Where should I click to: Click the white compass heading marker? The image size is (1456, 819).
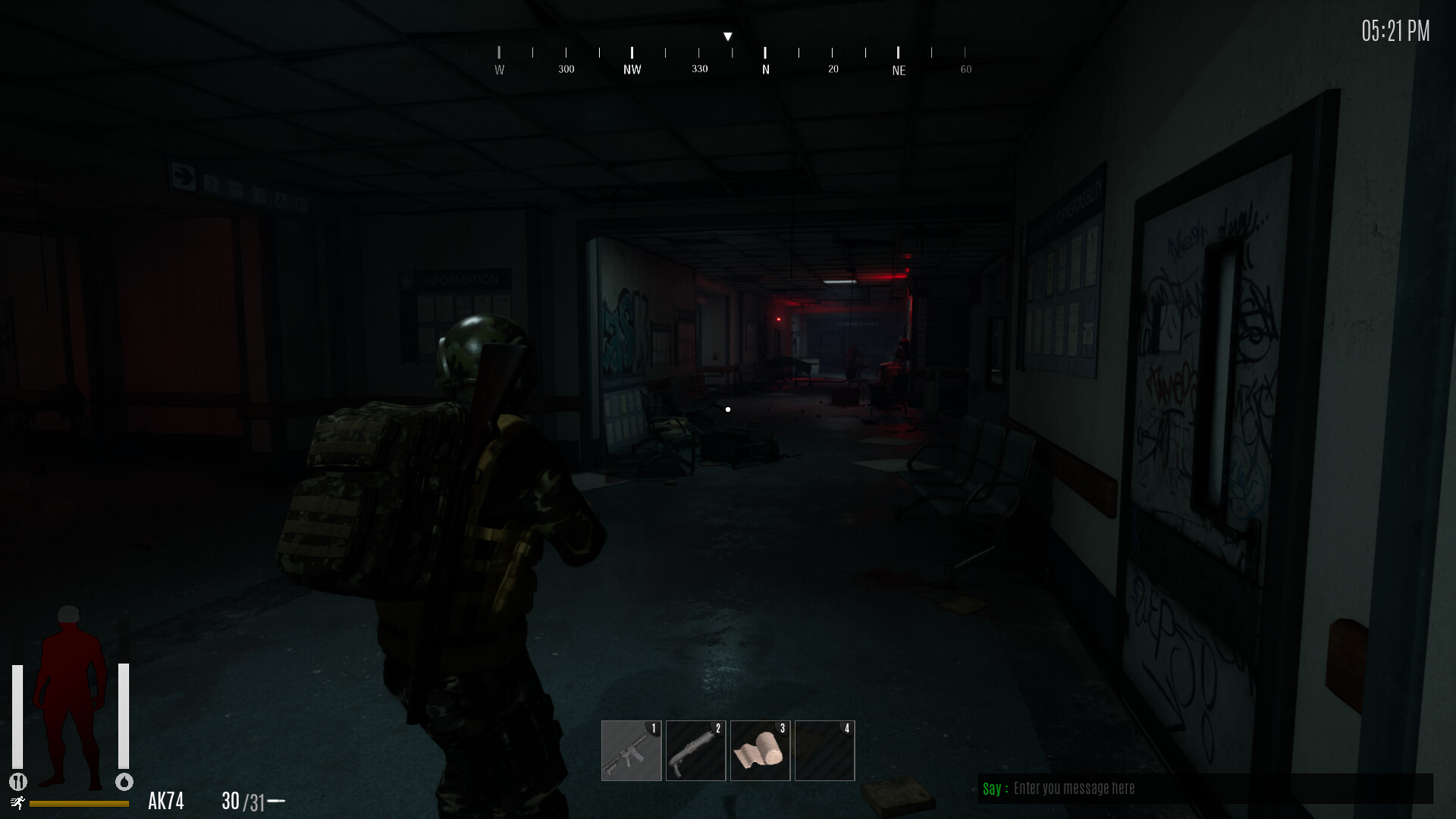728,35
